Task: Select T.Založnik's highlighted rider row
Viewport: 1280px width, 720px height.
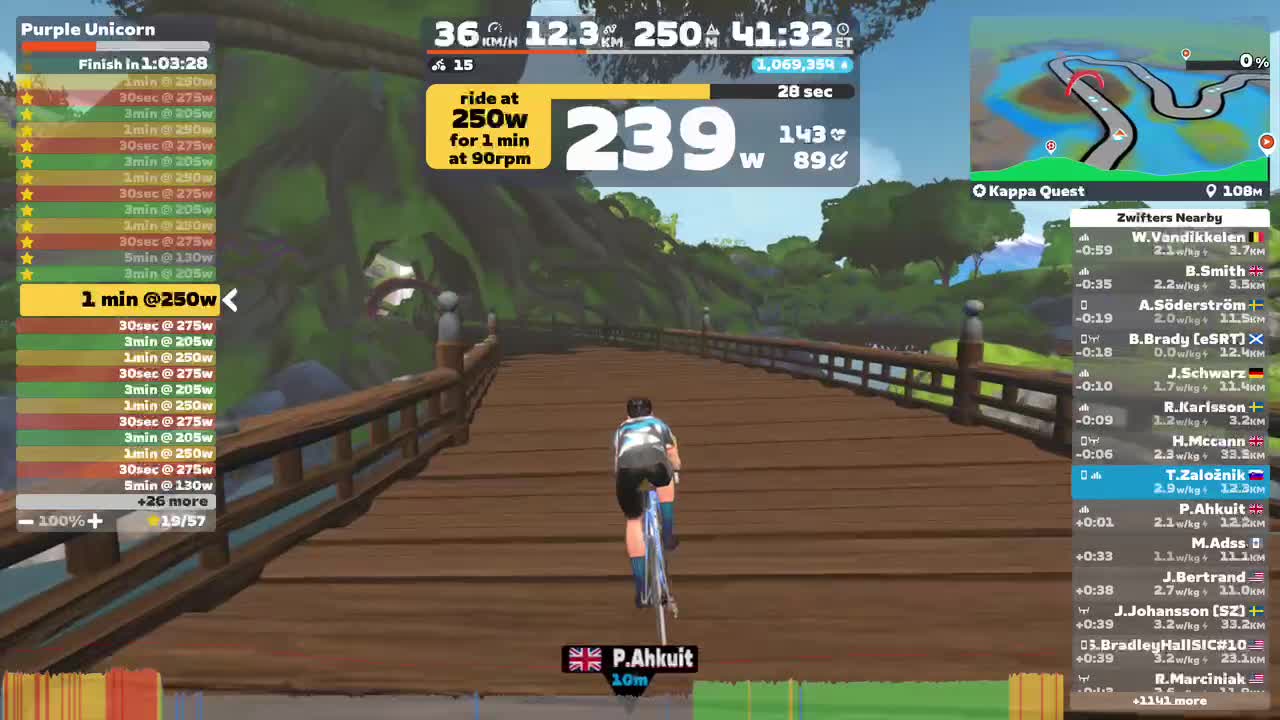Action: click(x=1169, y=481)
